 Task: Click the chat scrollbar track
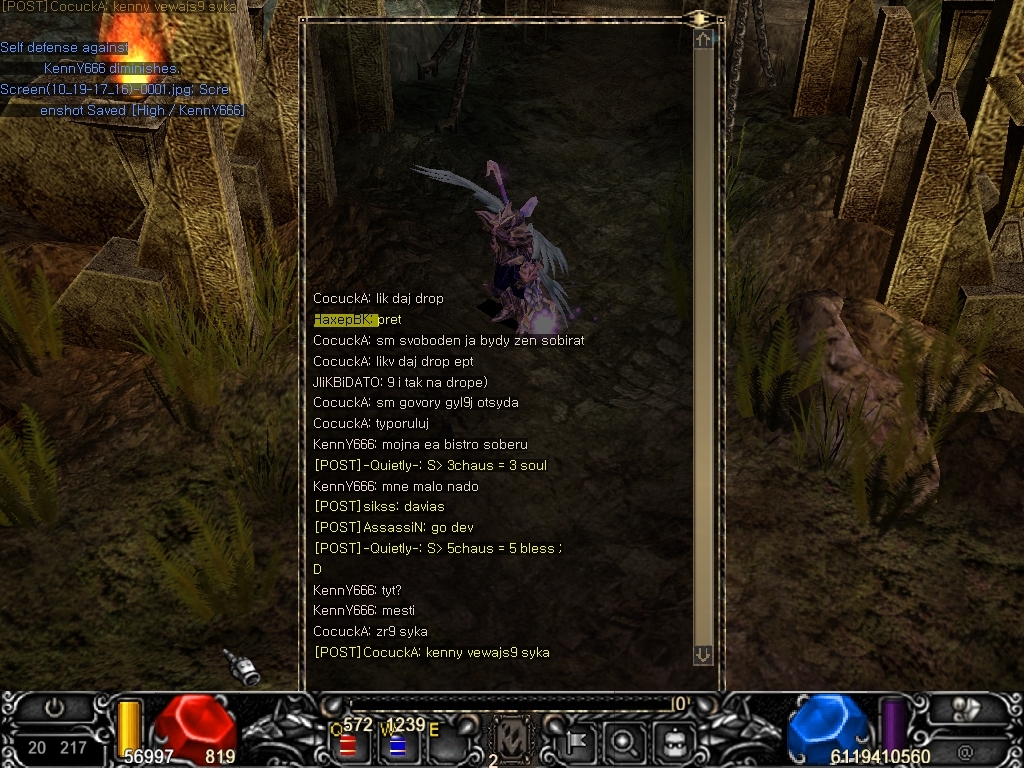(x=703, y=340)
